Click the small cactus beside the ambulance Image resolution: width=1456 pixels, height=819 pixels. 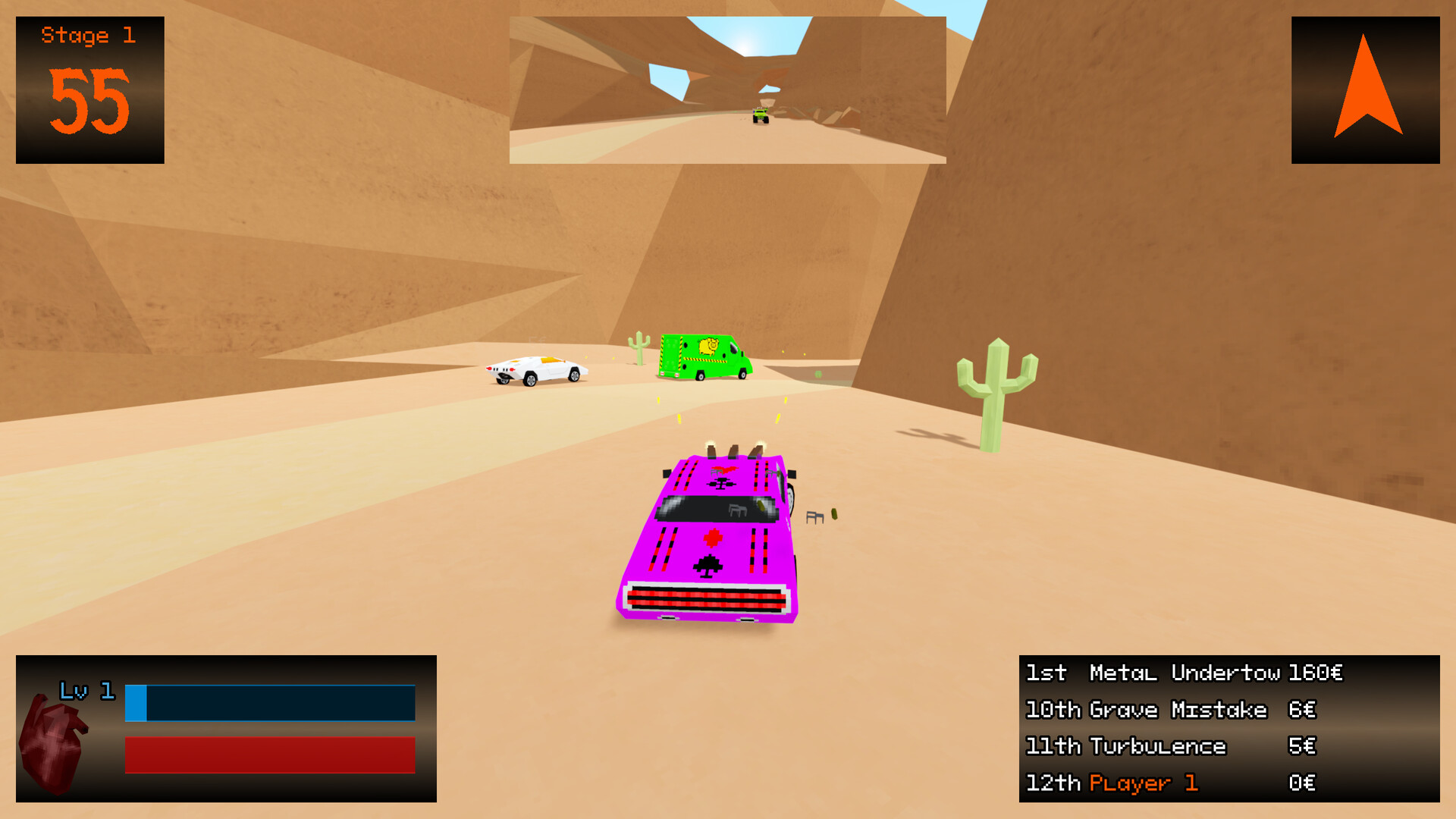(x=641, y=349)
